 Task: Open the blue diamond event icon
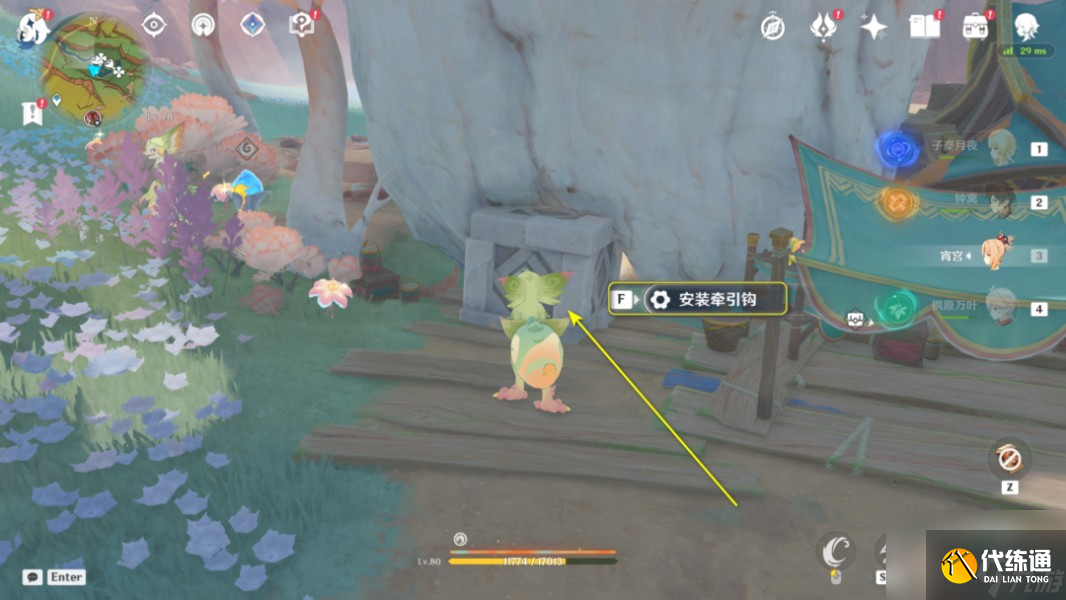point(251,25)
